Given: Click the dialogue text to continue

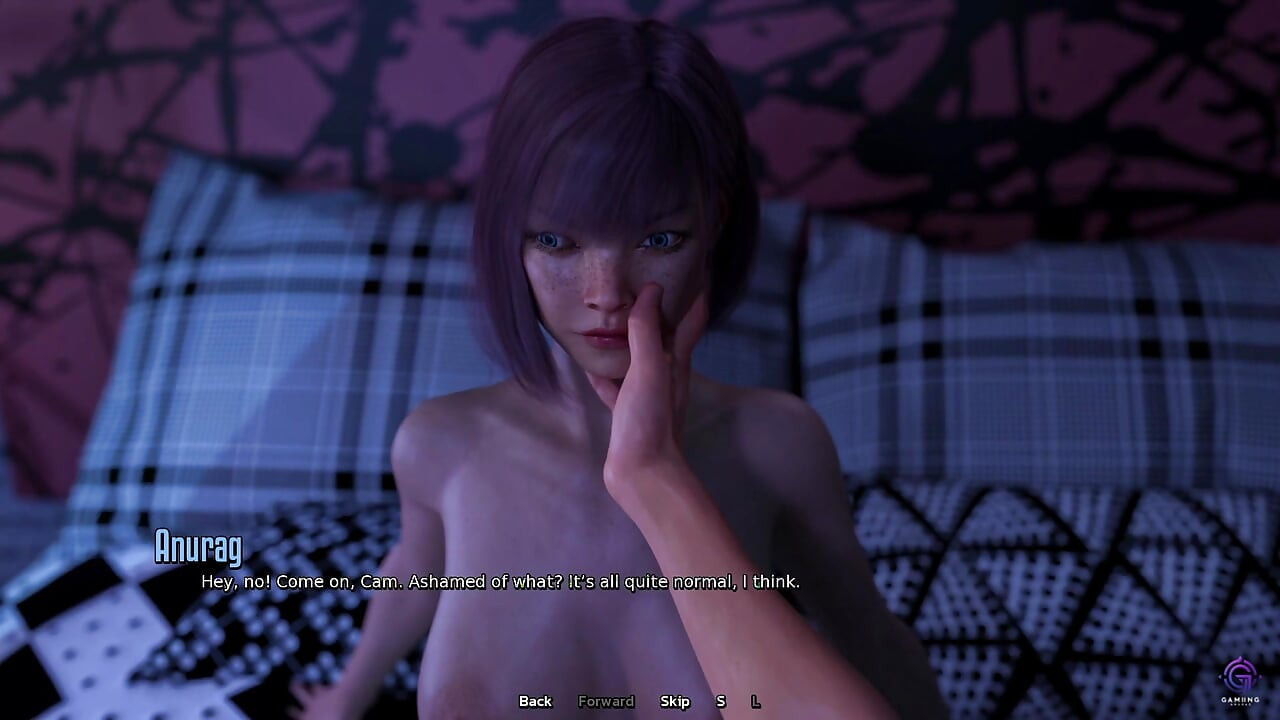Looking at the screenshot, I should point(498,580).
